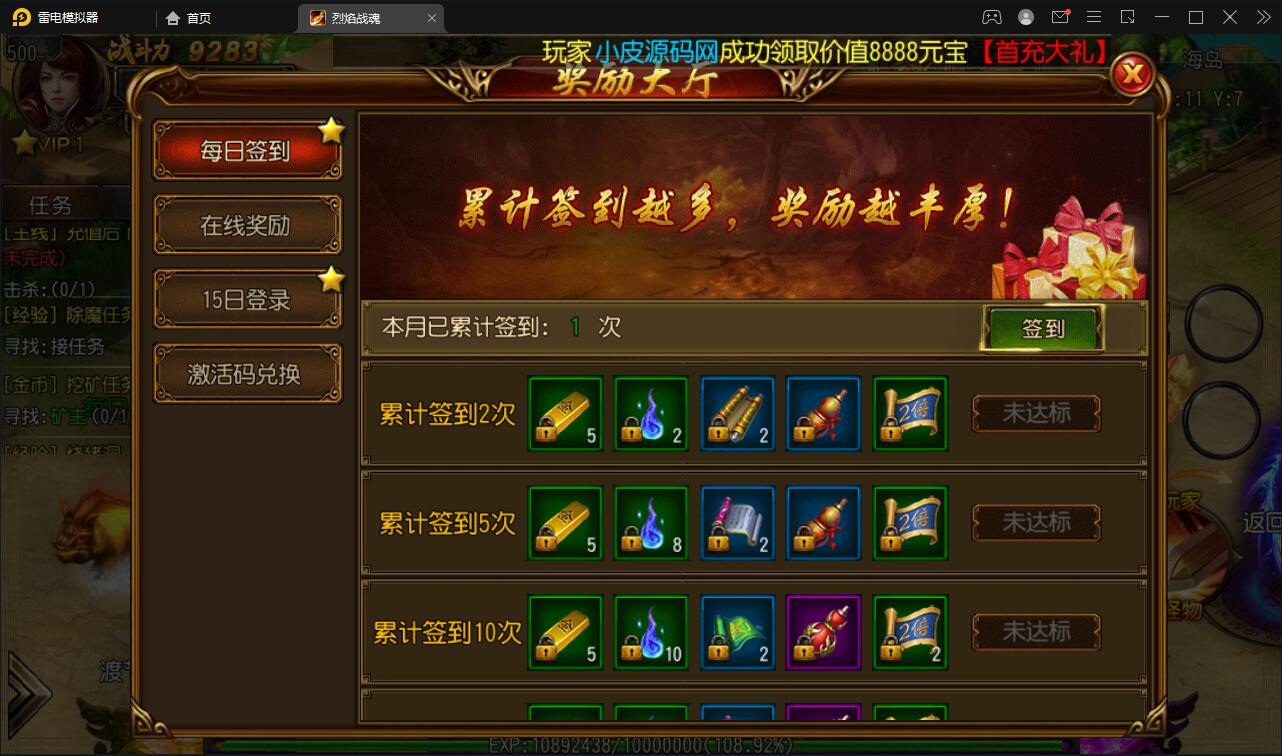Click the 签到 sign-in button
This screenshot has width=1282, height=756.
[1041, 328]
